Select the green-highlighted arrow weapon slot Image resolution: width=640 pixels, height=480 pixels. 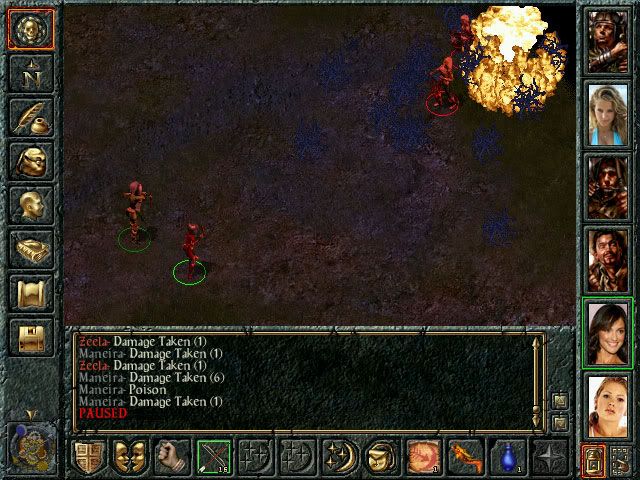[214, 459]
